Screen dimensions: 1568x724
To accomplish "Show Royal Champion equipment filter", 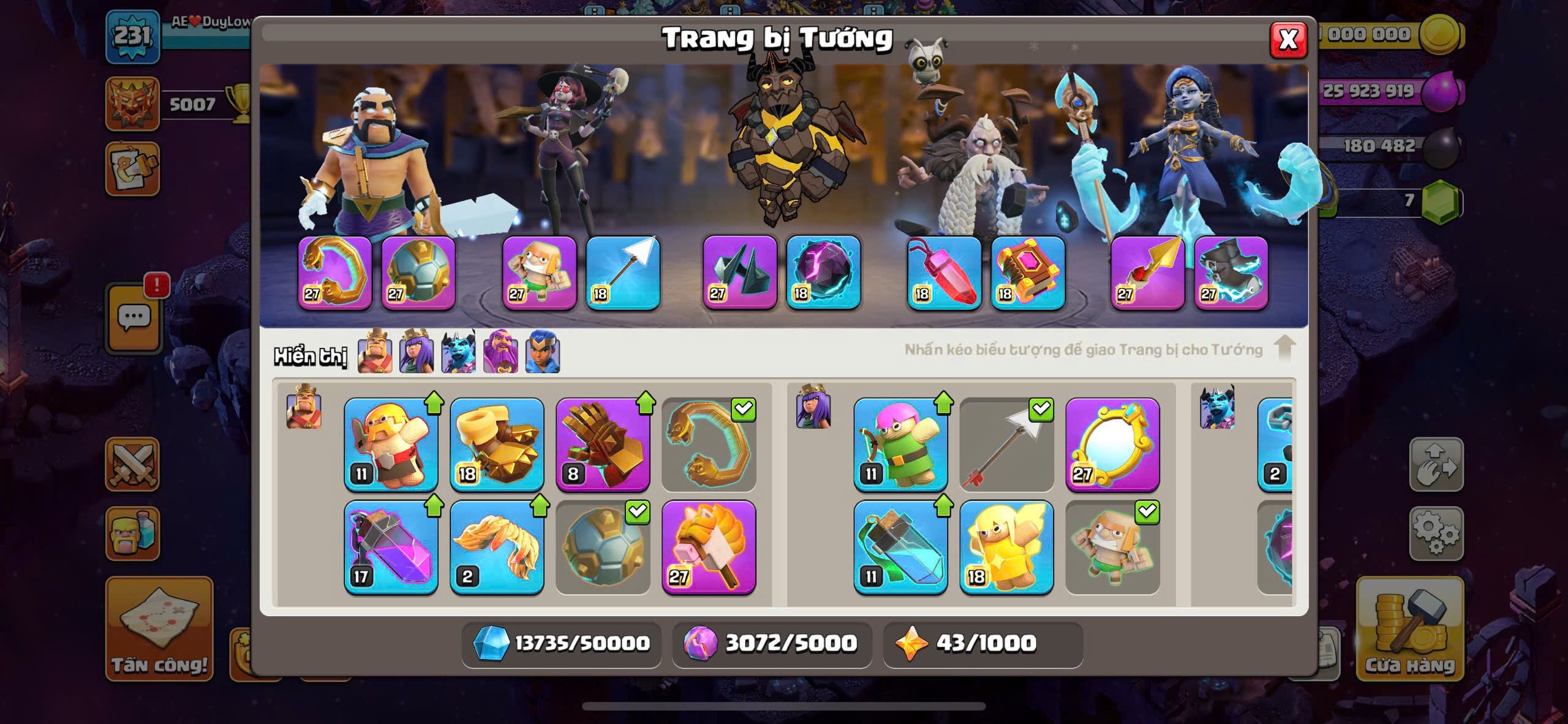I will tap(543, 352).
